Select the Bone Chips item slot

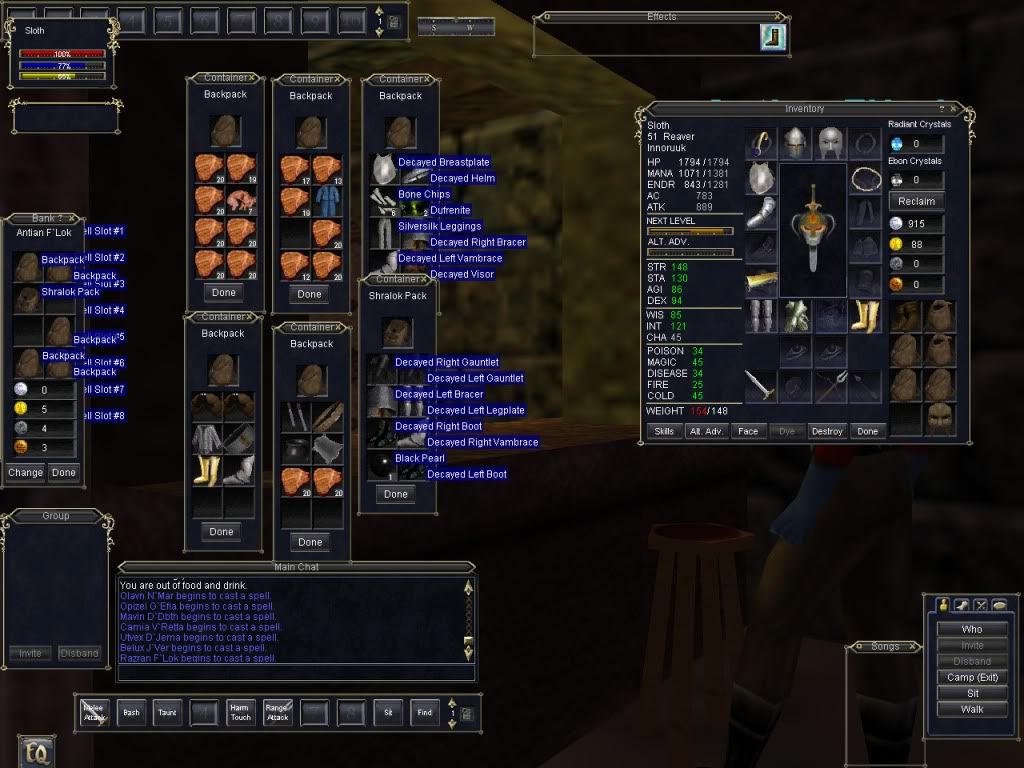(385, 200)
